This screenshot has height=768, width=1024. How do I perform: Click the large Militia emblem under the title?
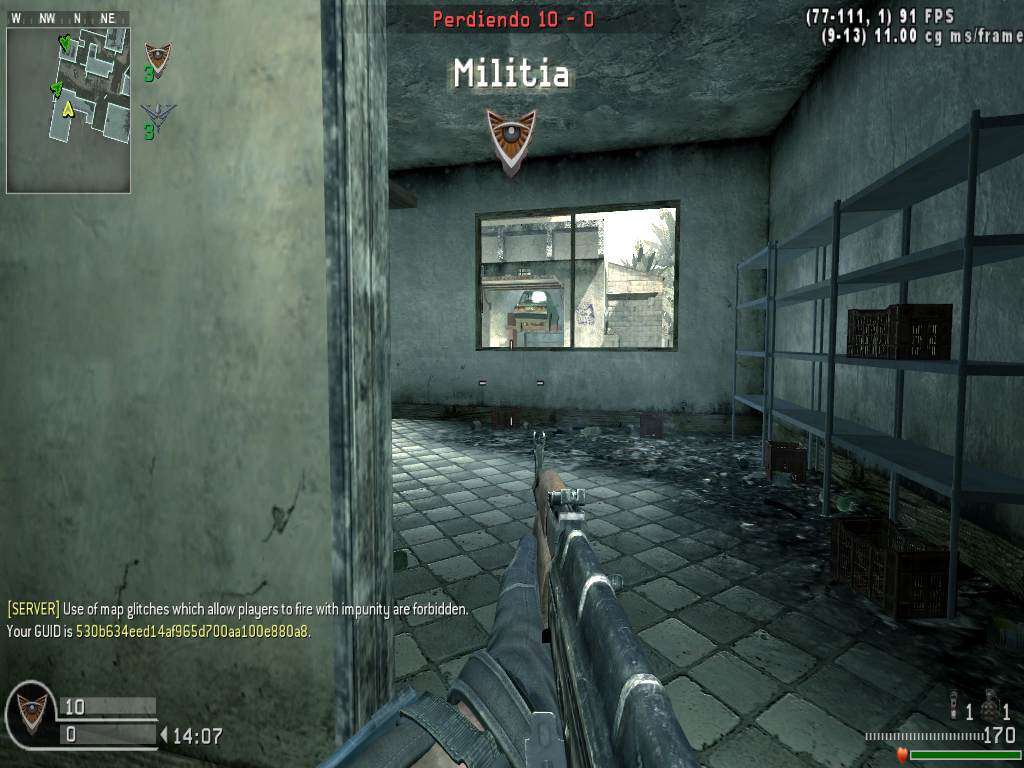pyautogui.click(x=511, y=139)
